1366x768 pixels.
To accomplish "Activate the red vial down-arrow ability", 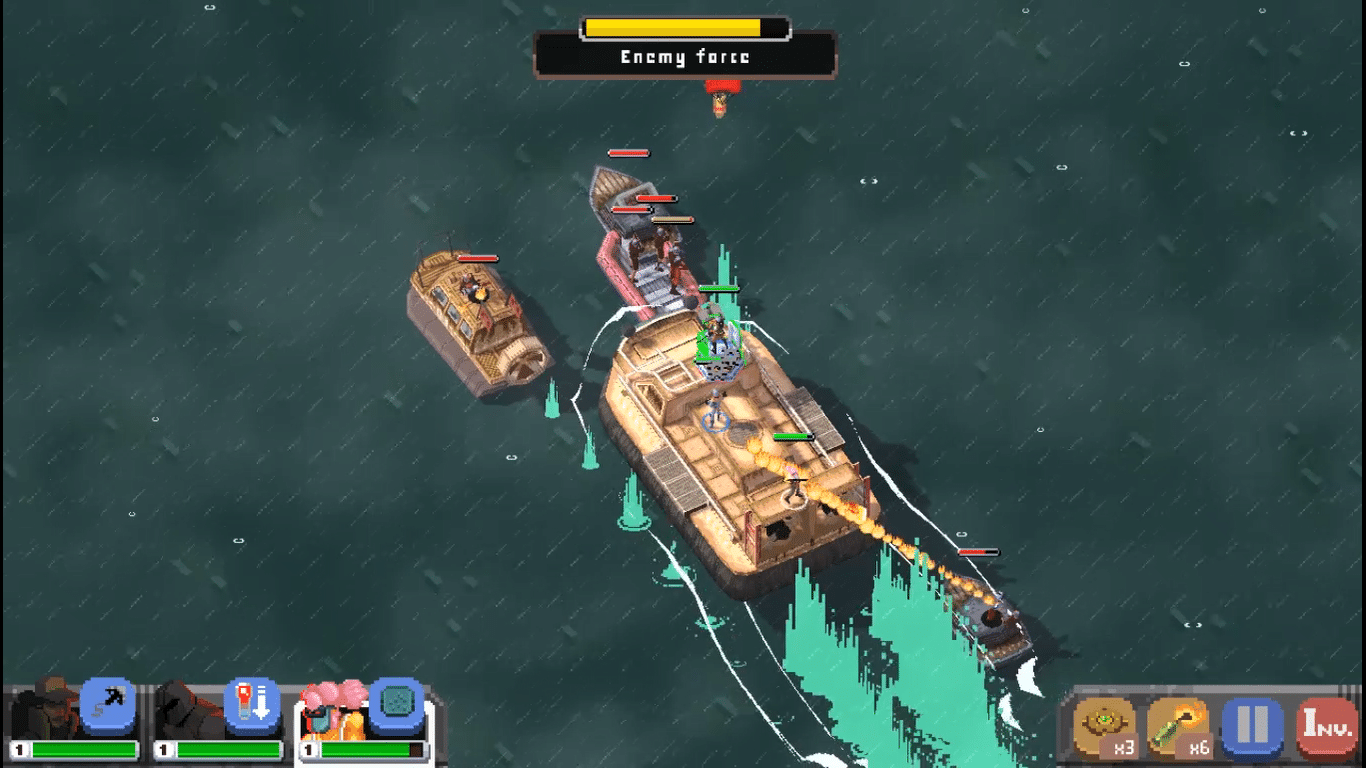I will tap(252, 704).
